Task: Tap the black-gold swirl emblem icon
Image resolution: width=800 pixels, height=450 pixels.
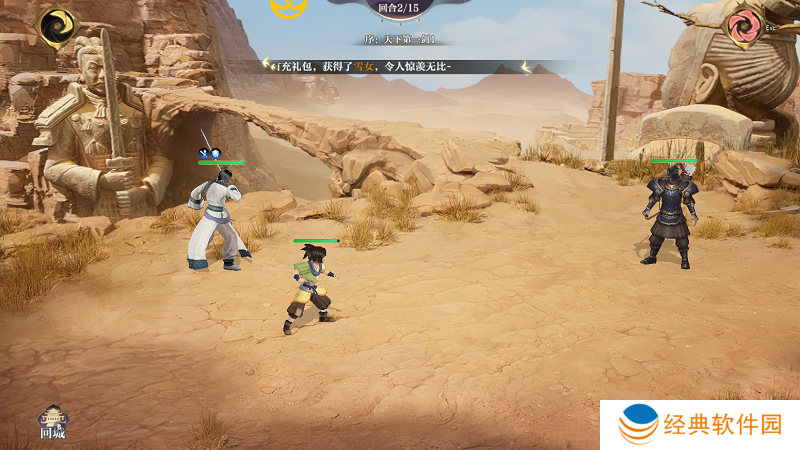Action: [x=58, y=25]
